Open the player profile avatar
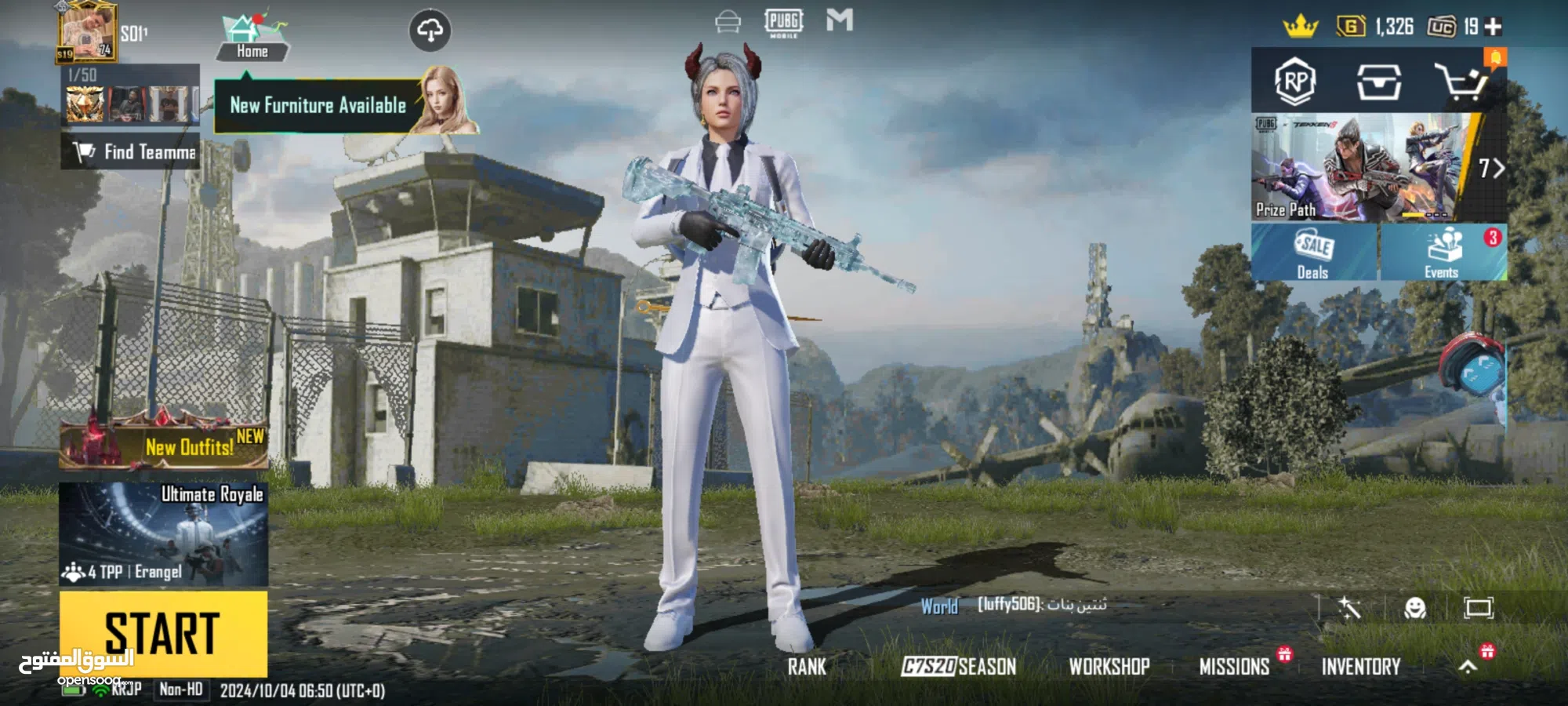 click(86, 31)
